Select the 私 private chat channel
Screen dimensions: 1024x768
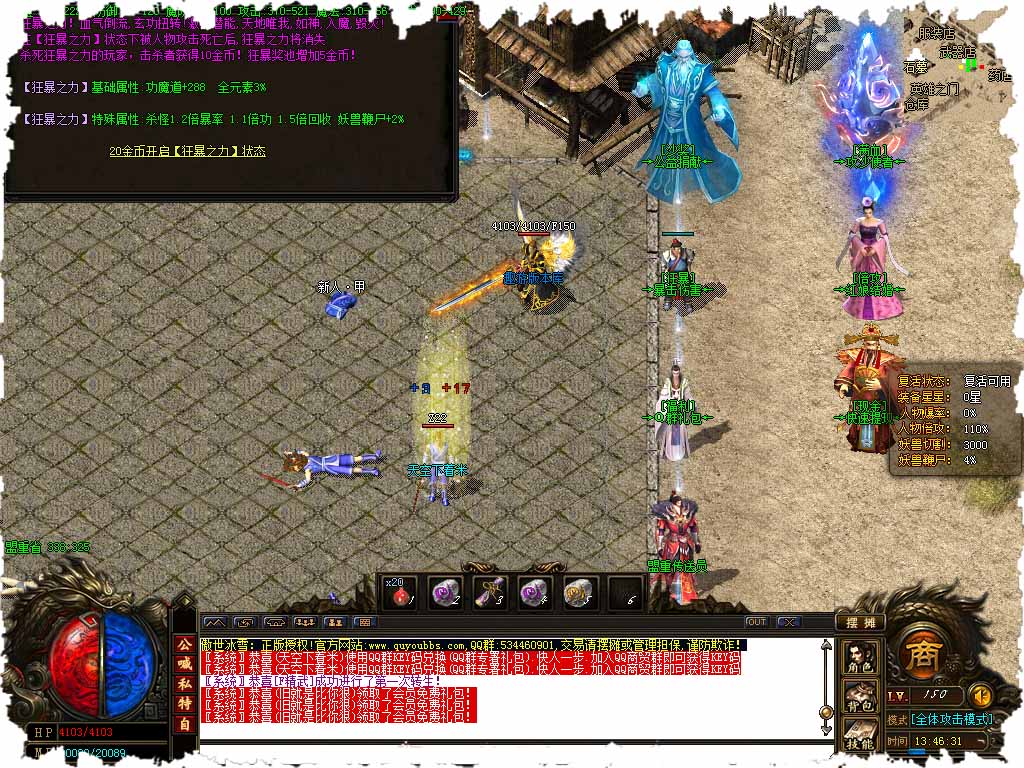pos(184,685)
